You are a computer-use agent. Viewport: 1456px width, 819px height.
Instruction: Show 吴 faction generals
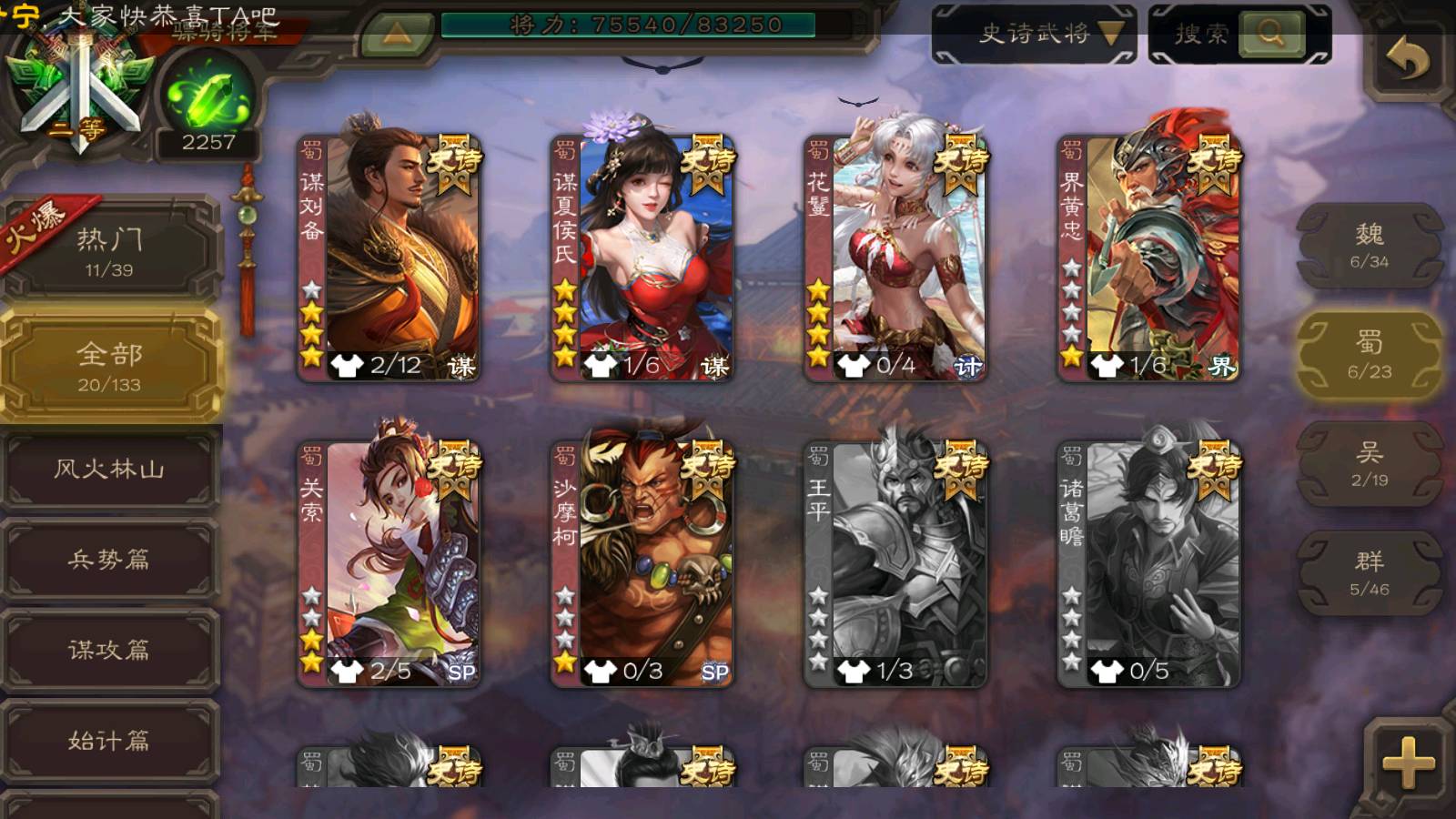coord(1369,464)
